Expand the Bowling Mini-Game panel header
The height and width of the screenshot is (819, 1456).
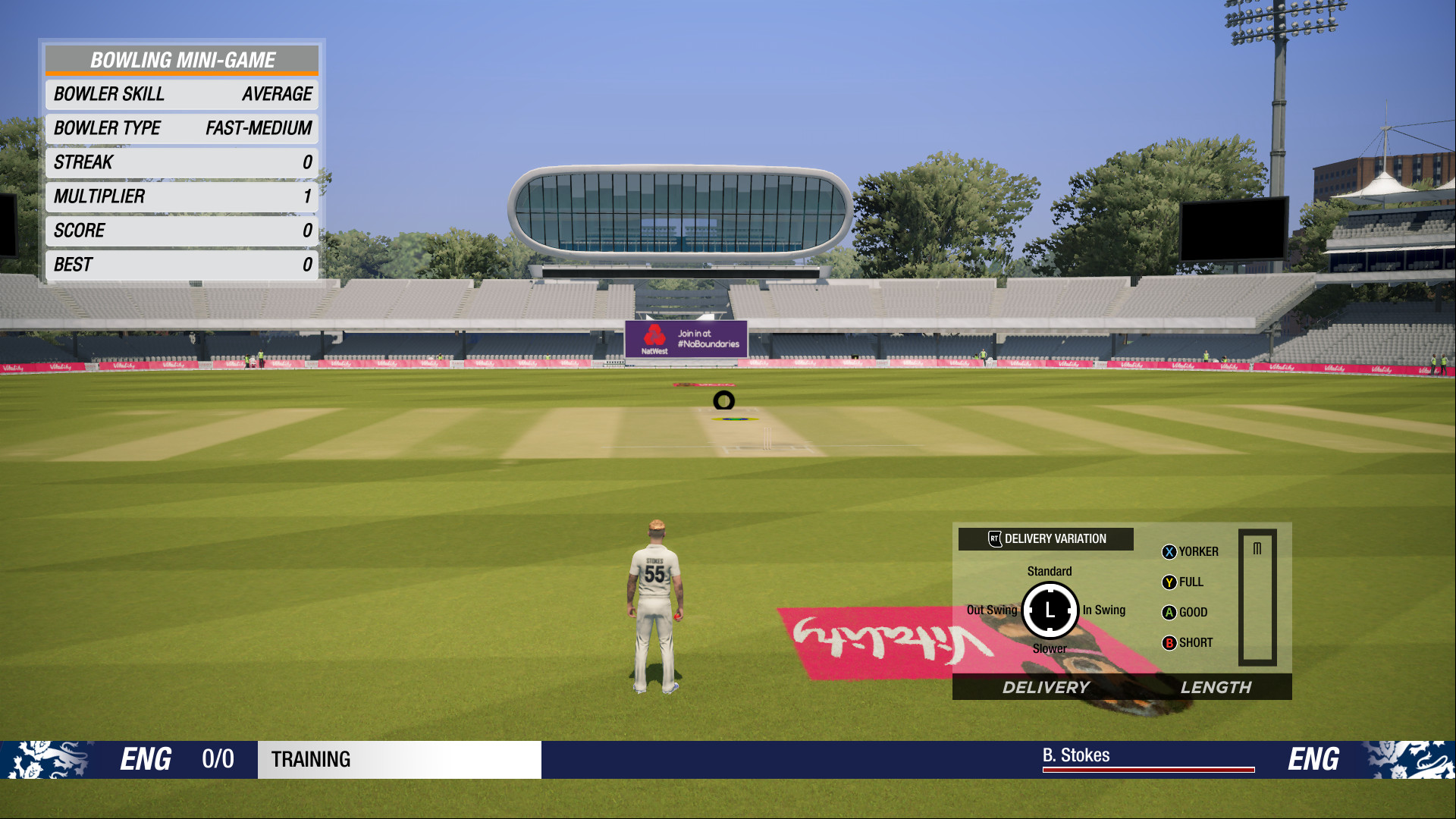pyautogui.click(x=182, y=60)
